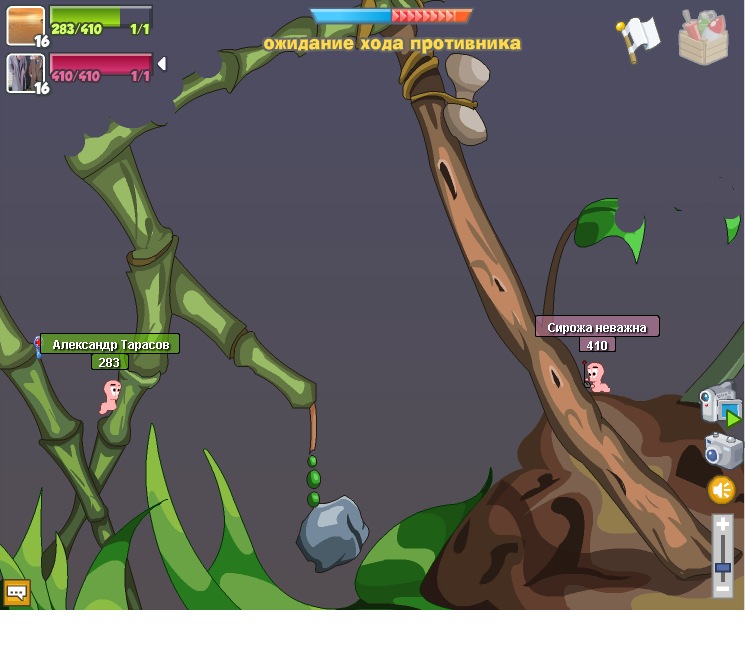The image size is (745, 650).
Task: Take a screenshot with the photo camera icon
Action: tap(723, 450)
